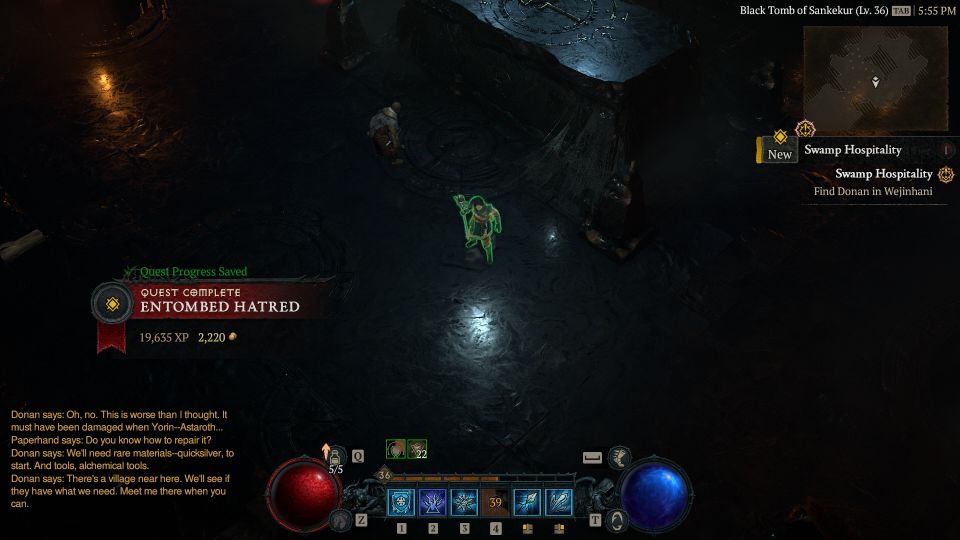
Task: Open the tracked quest 'Find Donan in Wejinhani'
Action: [x=872, y=191]
